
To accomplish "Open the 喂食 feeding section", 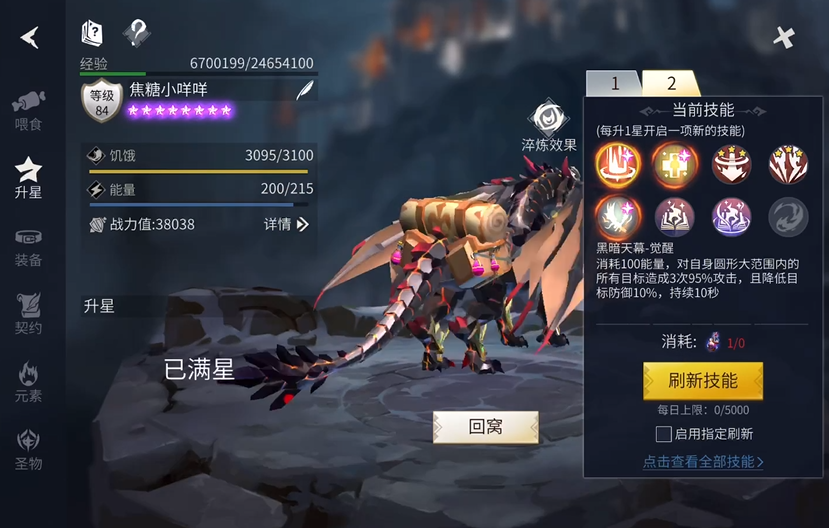I will coord(28,110).
